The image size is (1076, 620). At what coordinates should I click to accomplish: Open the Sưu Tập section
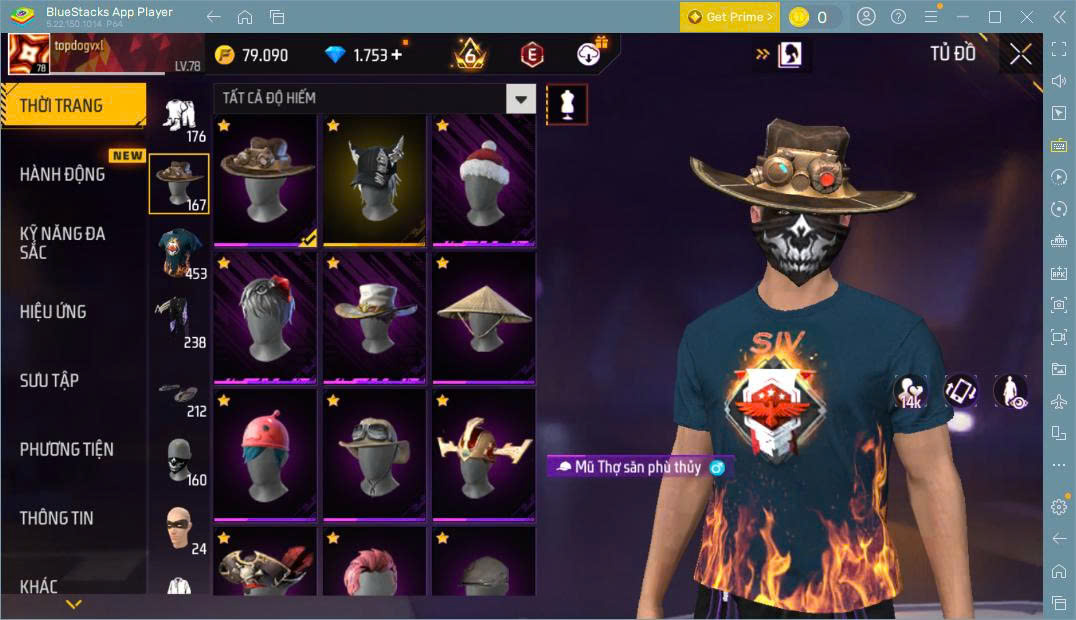pyautogui.click(x=49, y=380)
